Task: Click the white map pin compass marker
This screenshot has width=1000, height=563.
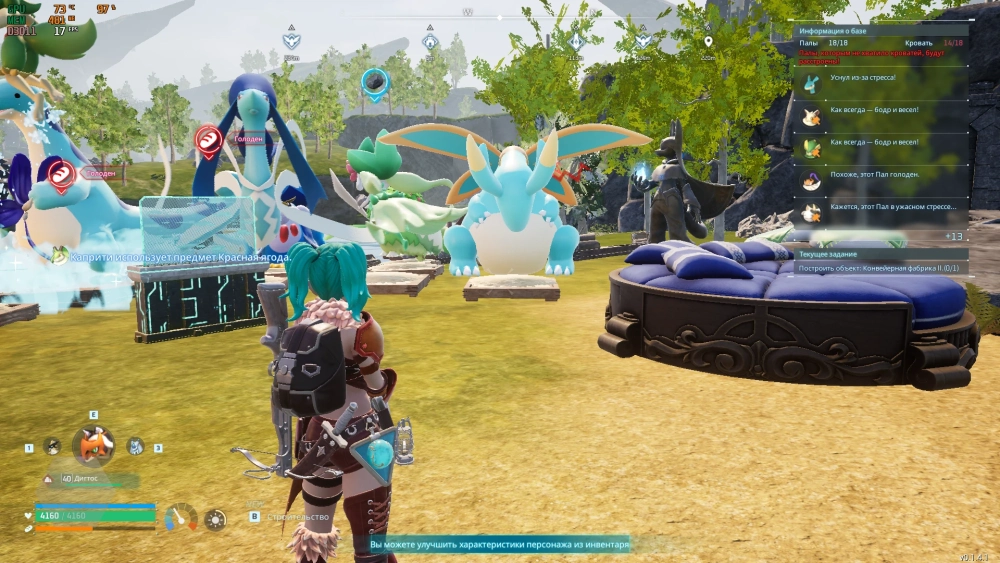Action: (708, 42)
